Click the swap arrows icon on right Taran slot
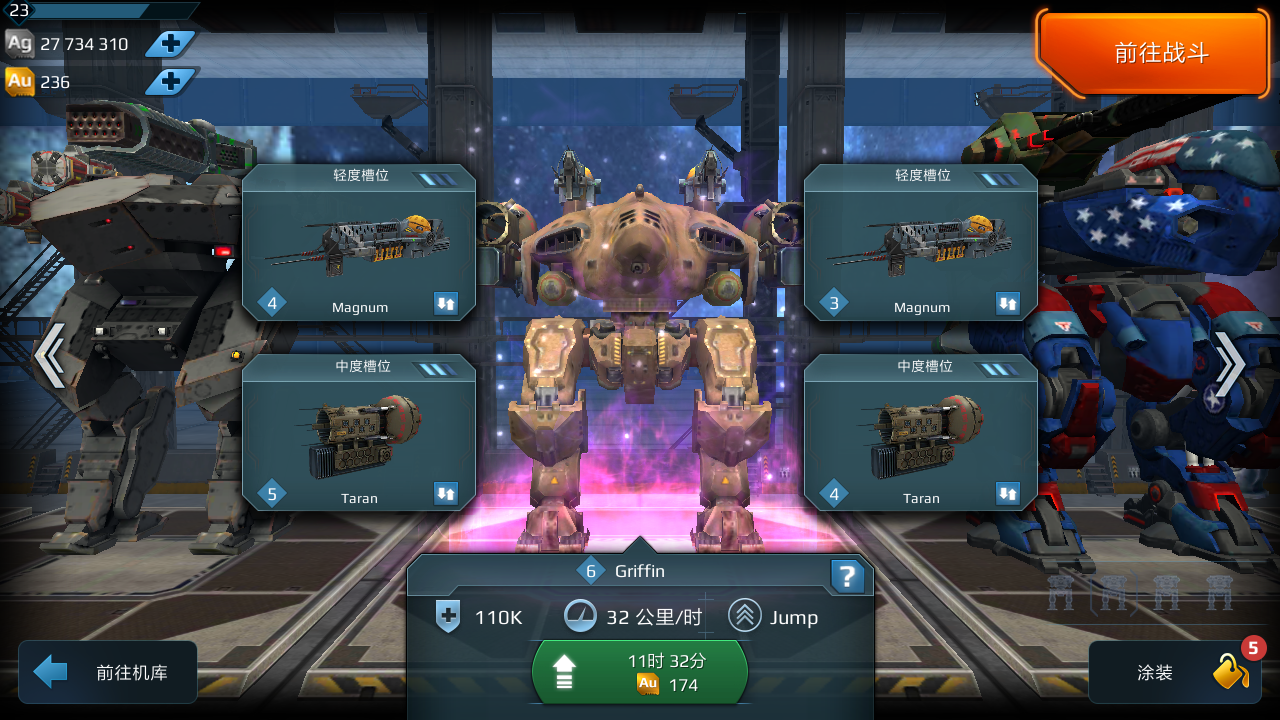Viewport: 1280px width, 720px height. 1009,494
